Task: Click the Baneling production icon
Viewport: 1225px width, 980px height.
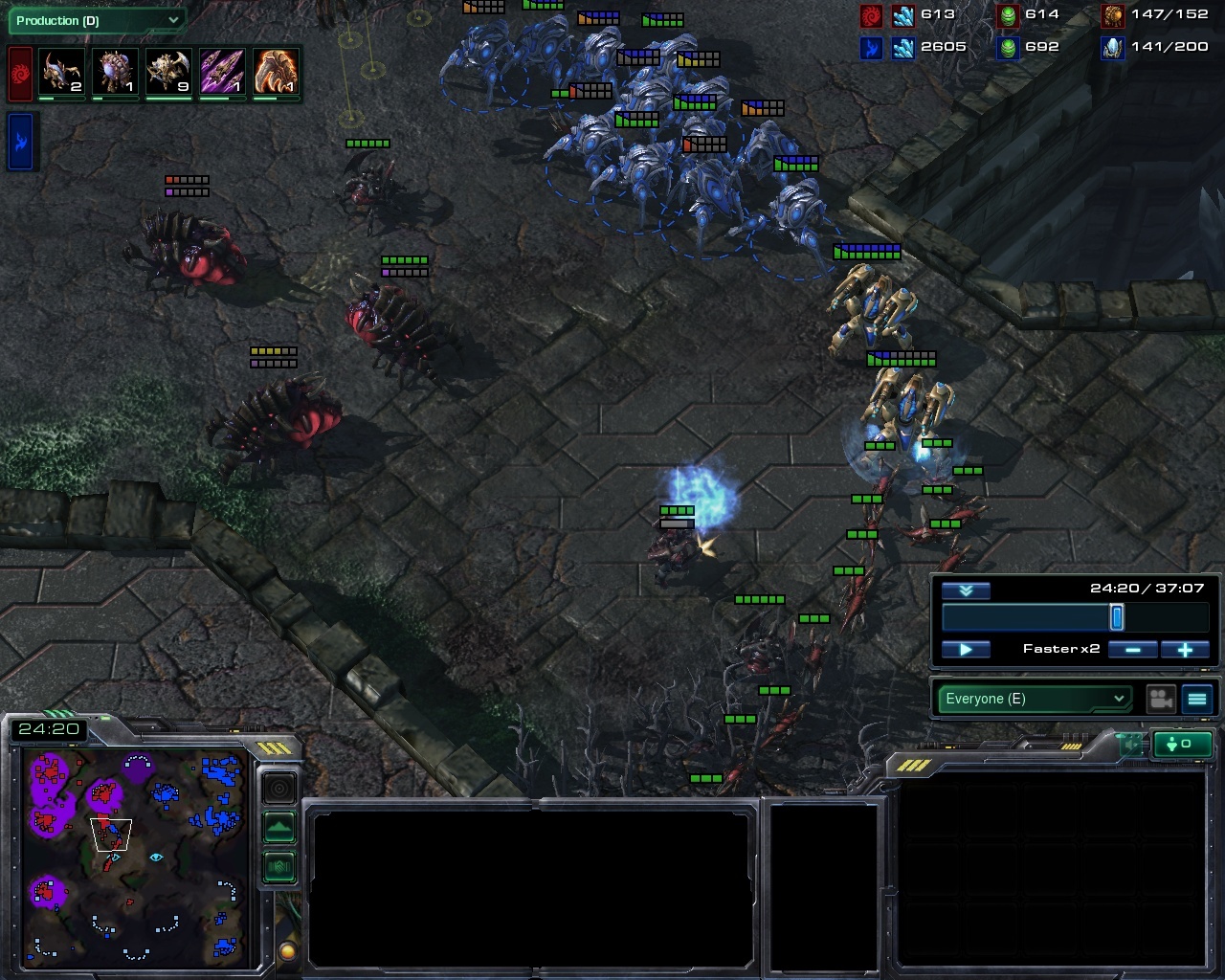Action: pos(114,74)
